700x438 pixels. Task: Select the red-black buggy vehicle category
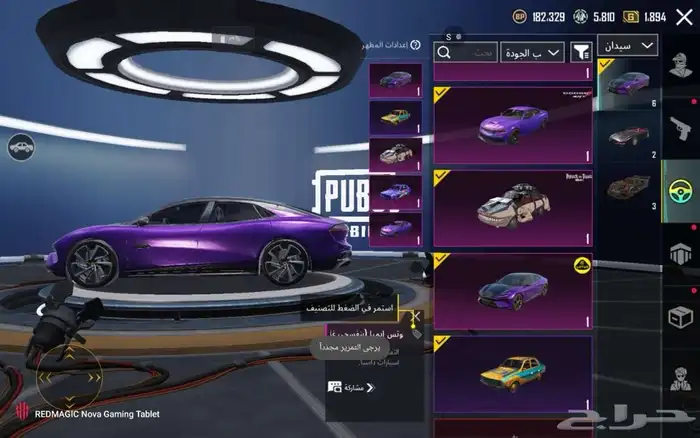click(627, 187)
